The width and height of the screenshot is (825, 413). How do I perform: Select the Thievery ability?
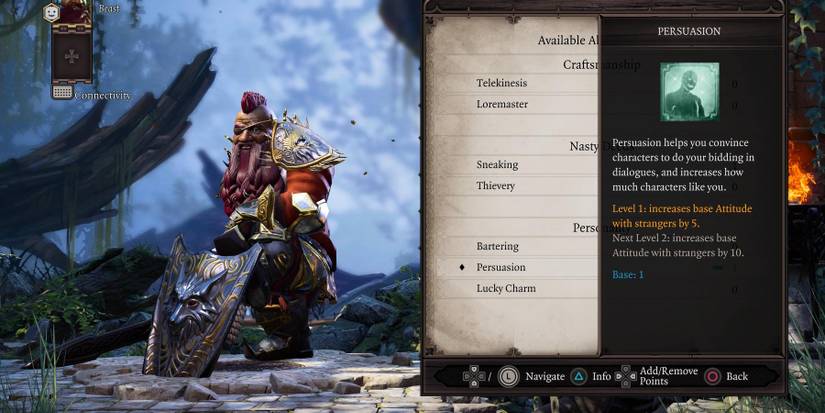[496, 186]
